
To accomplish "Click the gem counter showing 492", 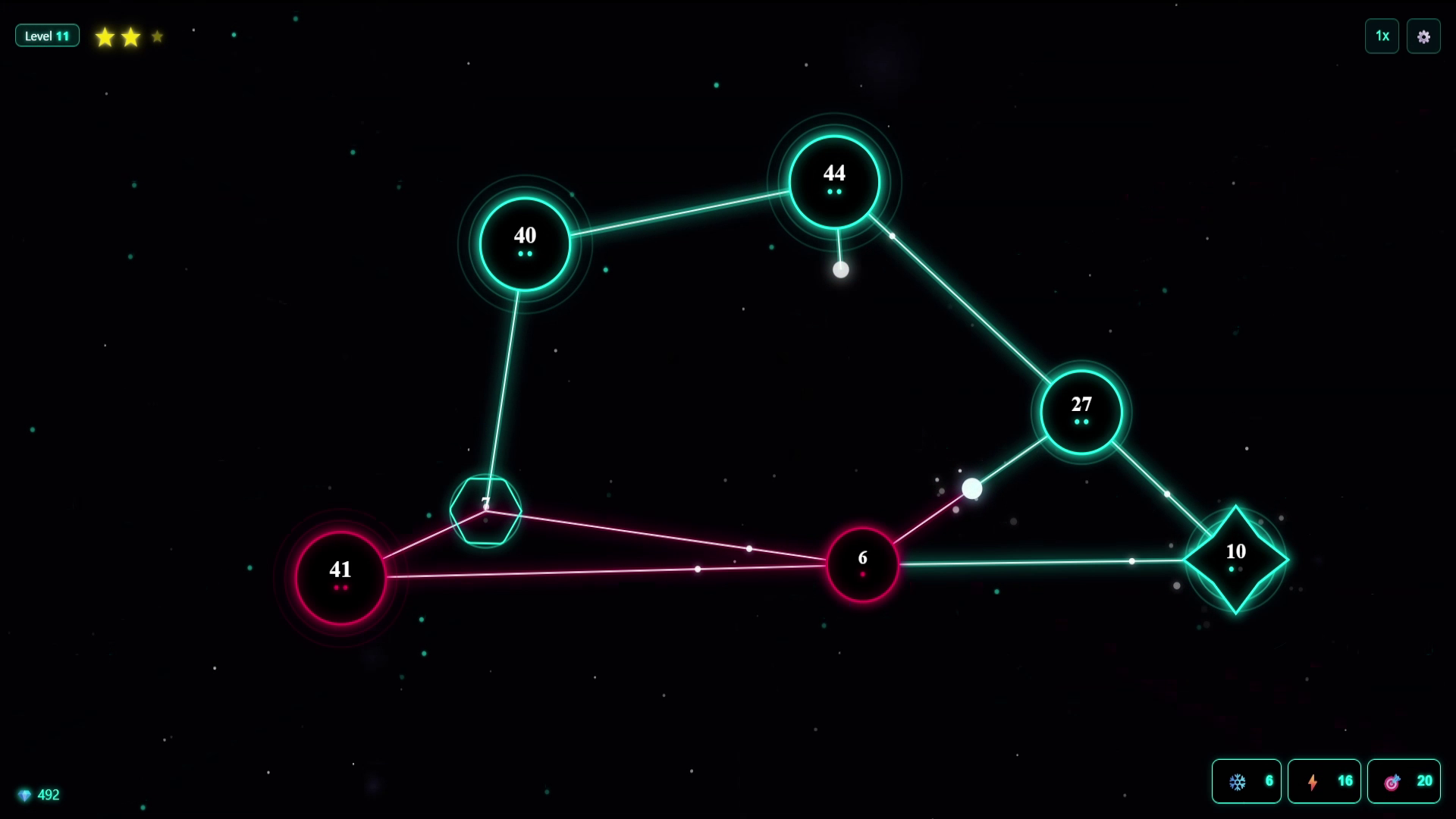I will coord(38,795).
